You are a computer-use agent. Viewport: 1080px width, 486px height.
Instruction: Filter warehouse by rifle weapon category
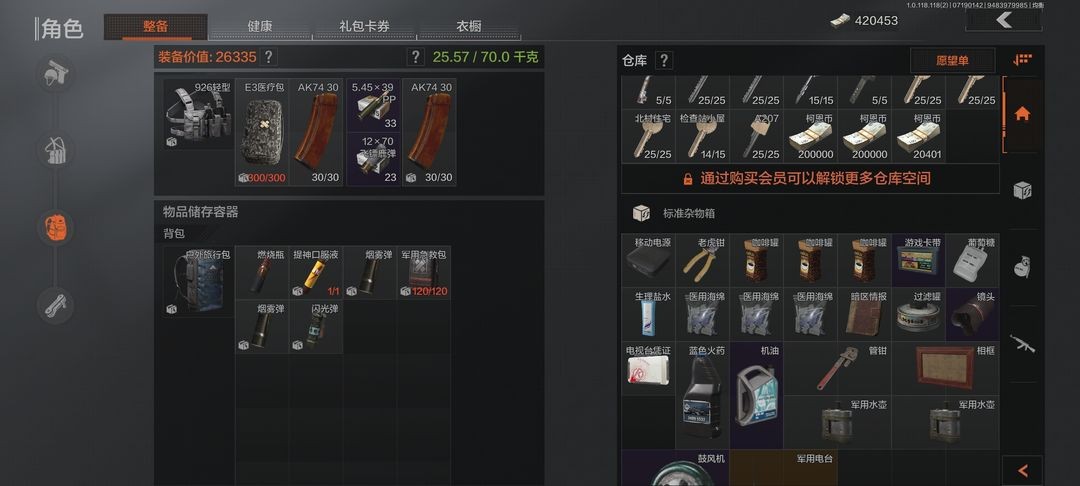pos(1022,344)
